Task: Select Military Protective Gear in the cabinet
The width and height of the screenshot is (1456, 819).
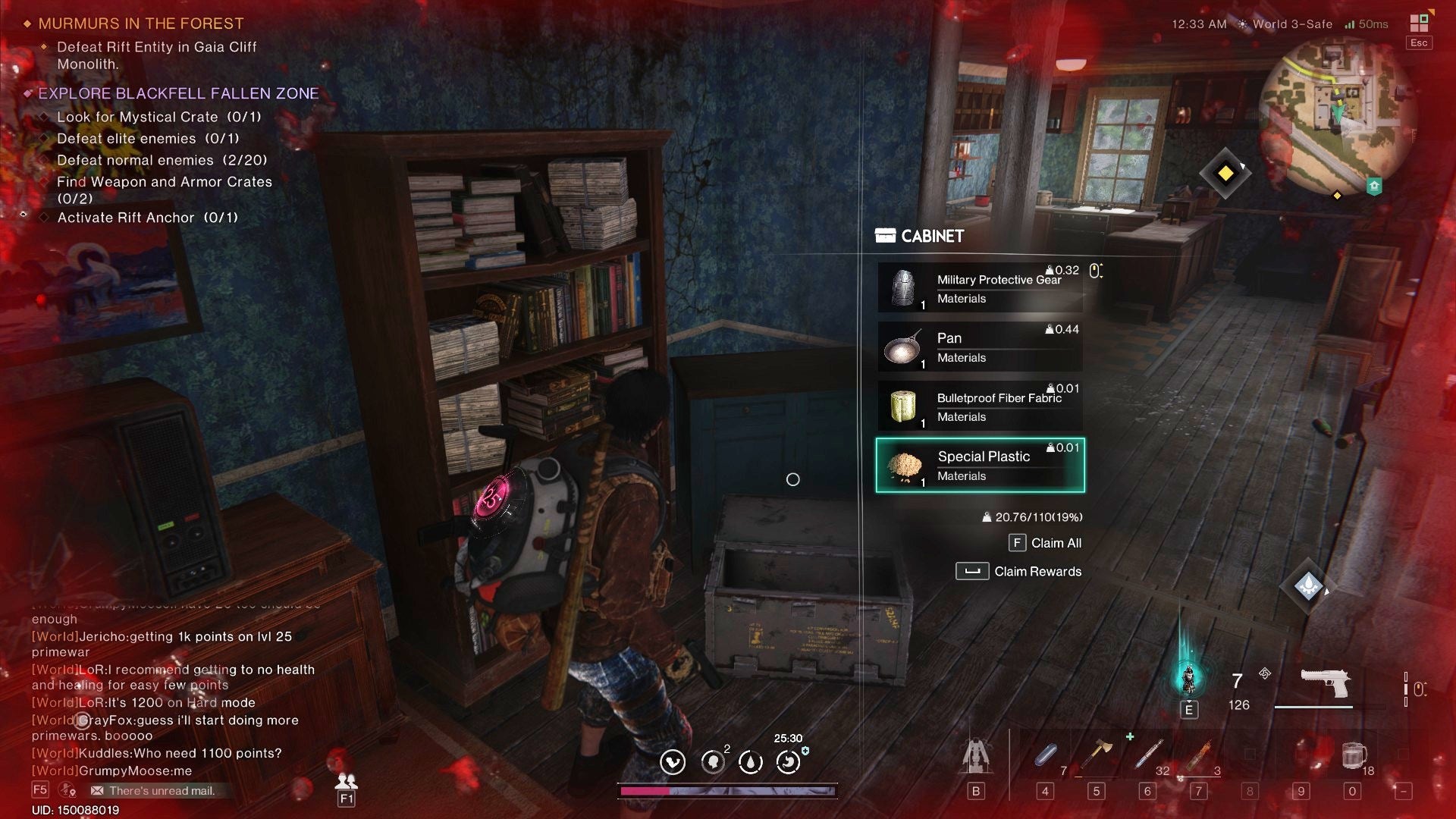Action: (980, 288)
